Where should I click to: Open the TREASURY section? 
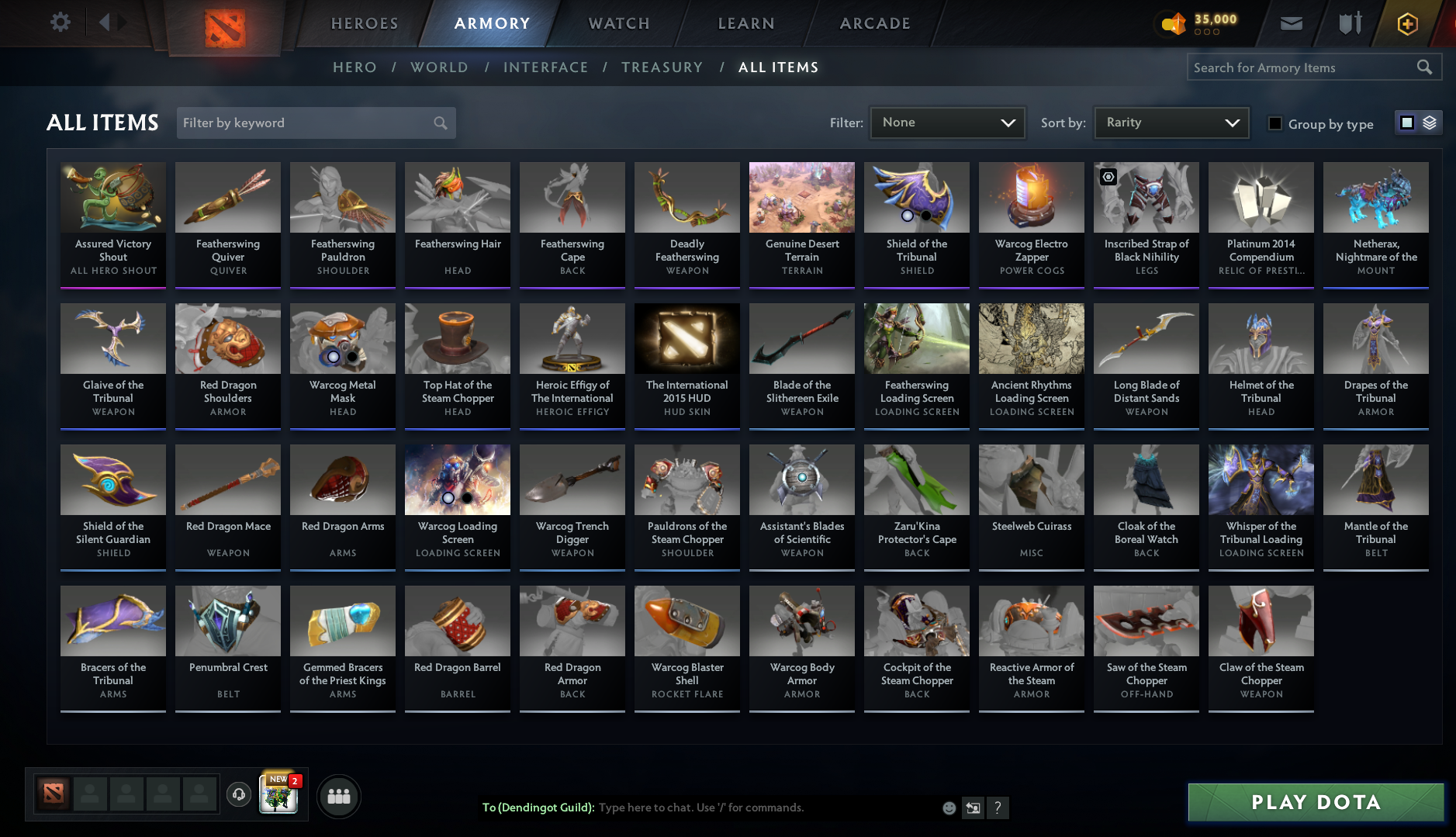[662, 67]
